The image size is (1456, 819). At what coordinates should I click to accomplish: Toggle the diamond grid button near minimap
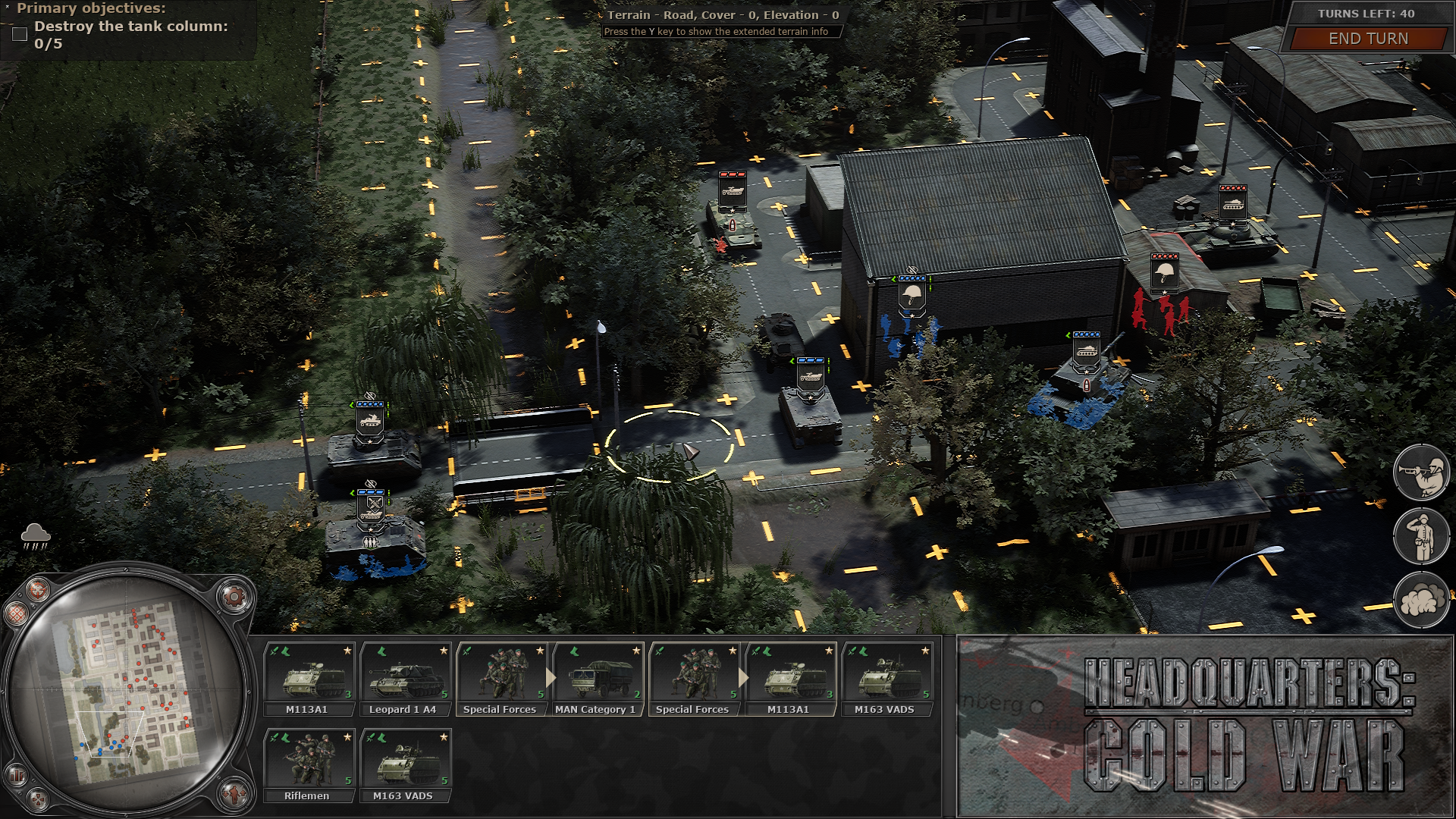click(x=15, y=613)
